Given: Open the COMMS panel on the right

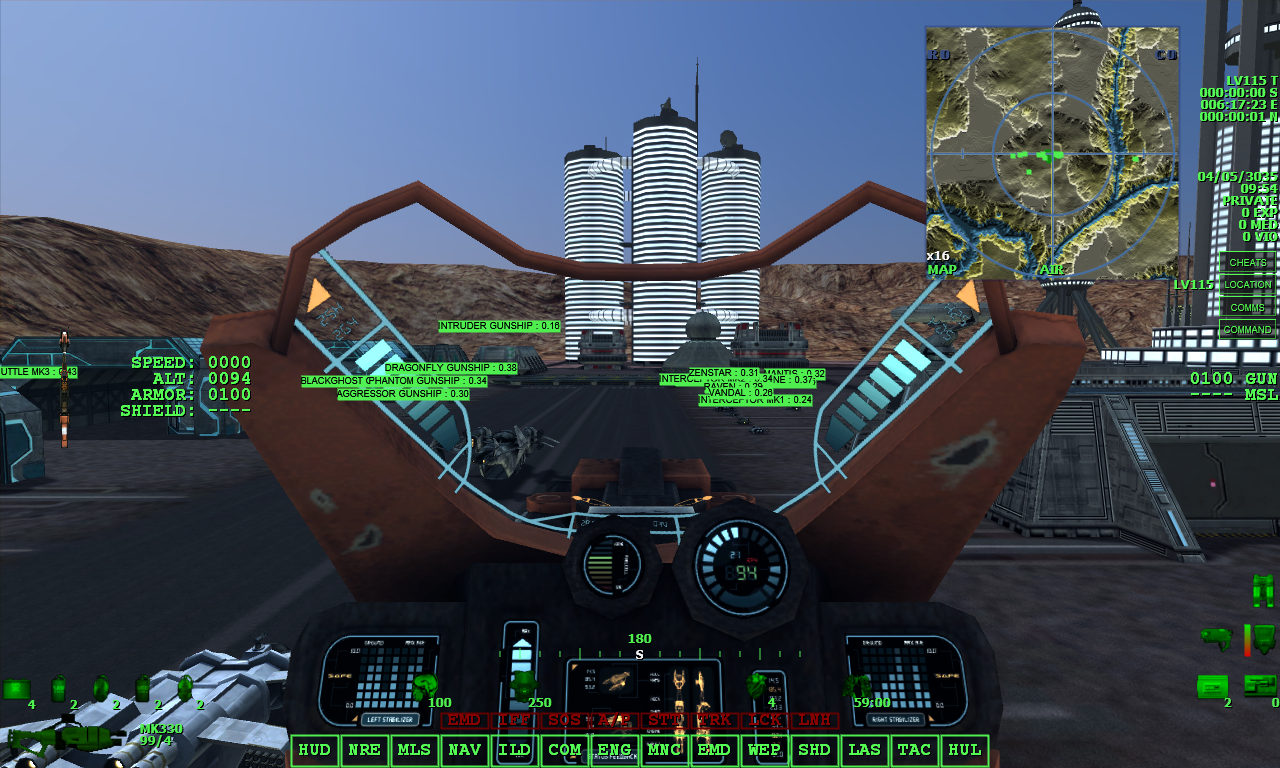Looking at the screenshot, I should point(1248,306).
